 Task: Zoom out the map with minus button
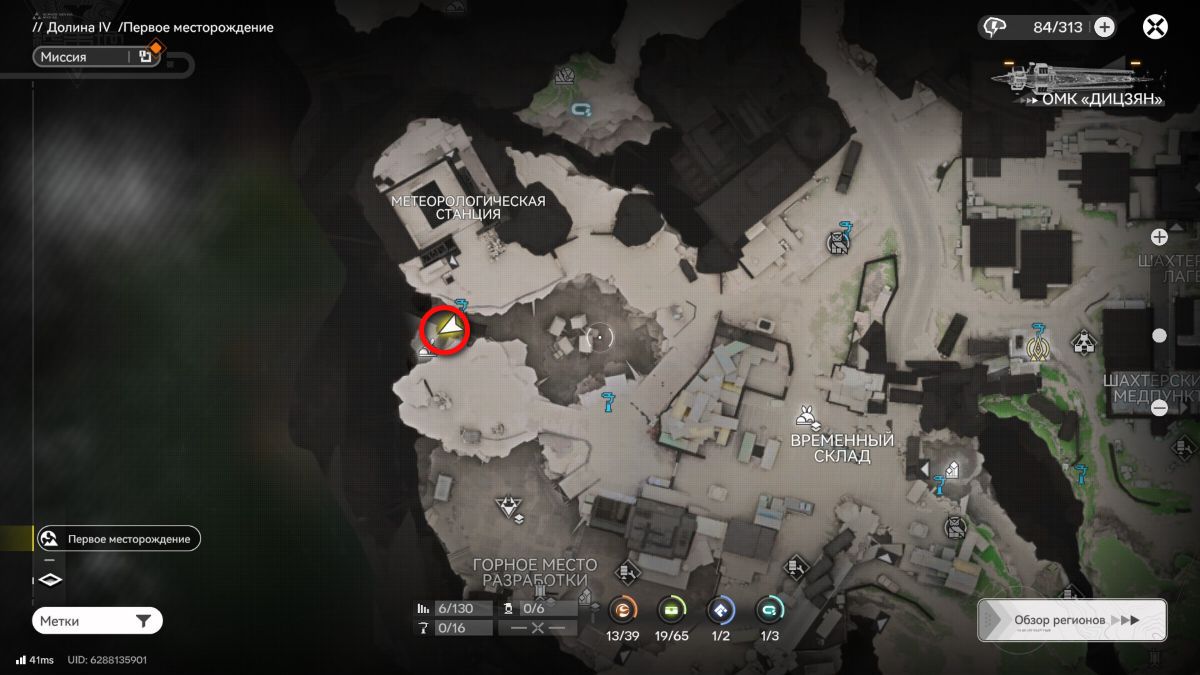(1159, 408)
